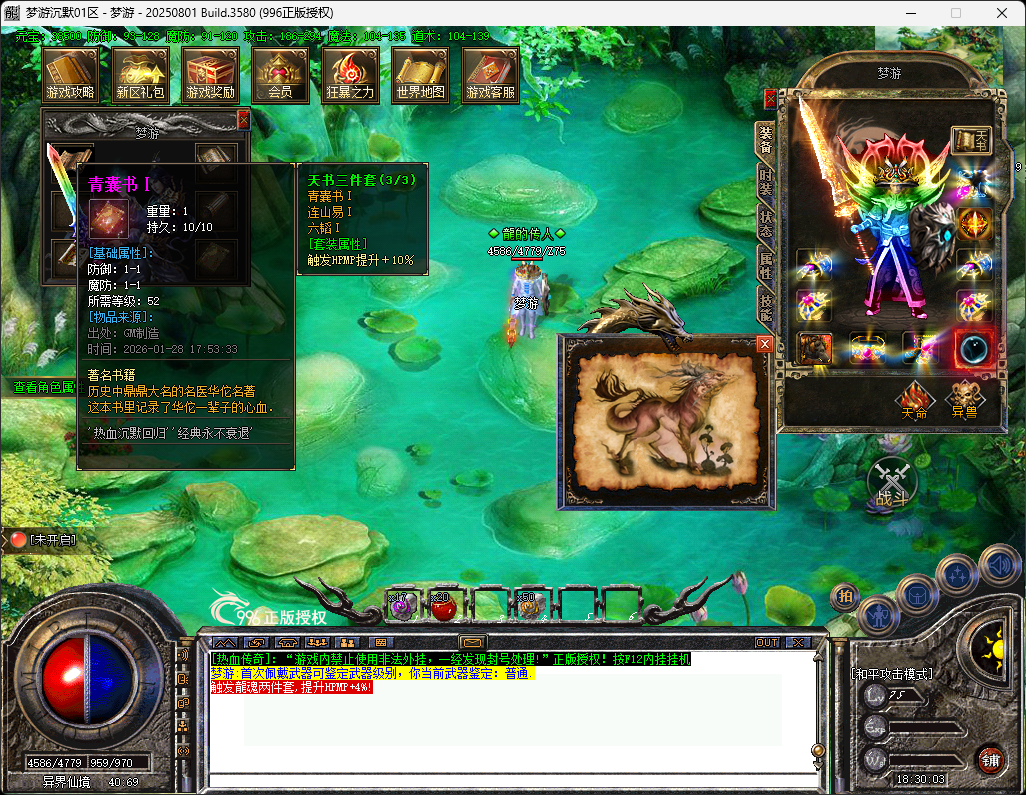Use the red potion hotbar slot
Screen dimensions: 1026x795
click(441, 605)
